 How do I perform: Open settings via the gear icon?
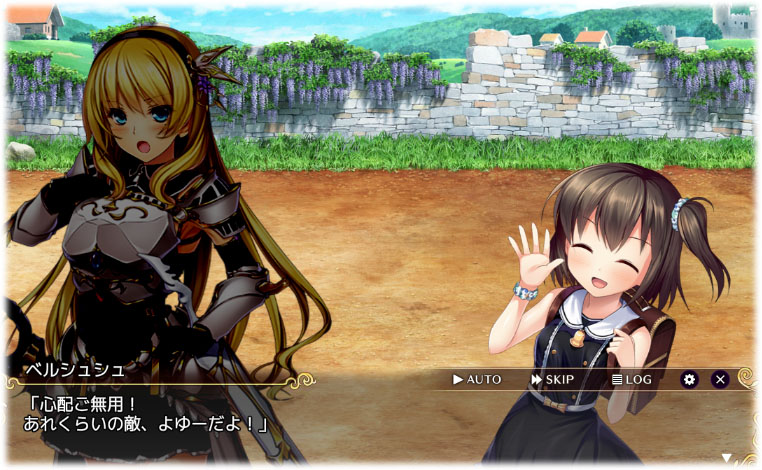point(689,380)
